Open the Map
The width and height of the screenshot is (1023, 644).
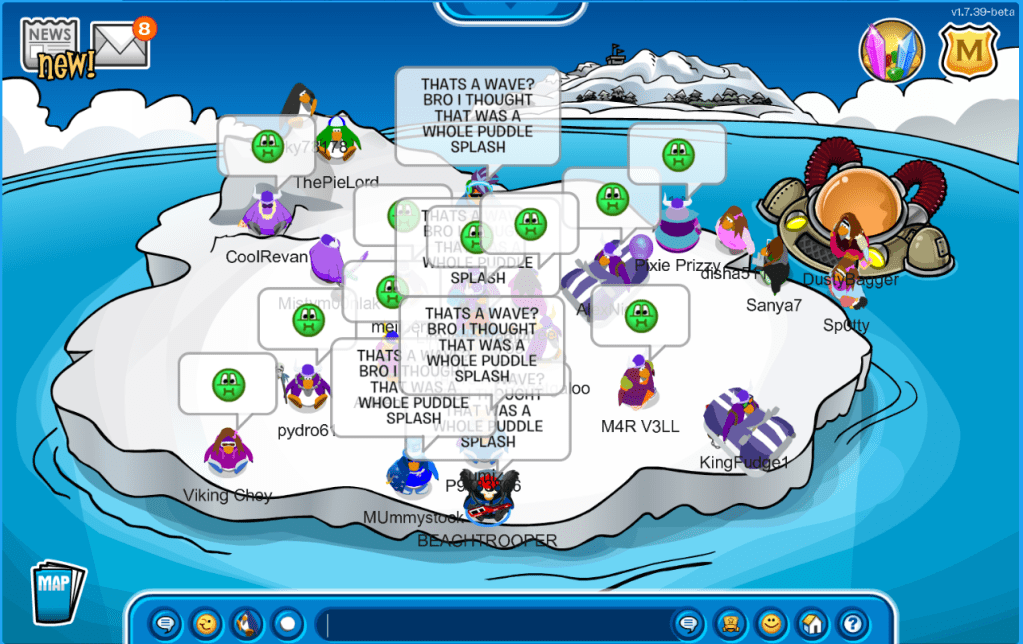[x=57, y=592]
